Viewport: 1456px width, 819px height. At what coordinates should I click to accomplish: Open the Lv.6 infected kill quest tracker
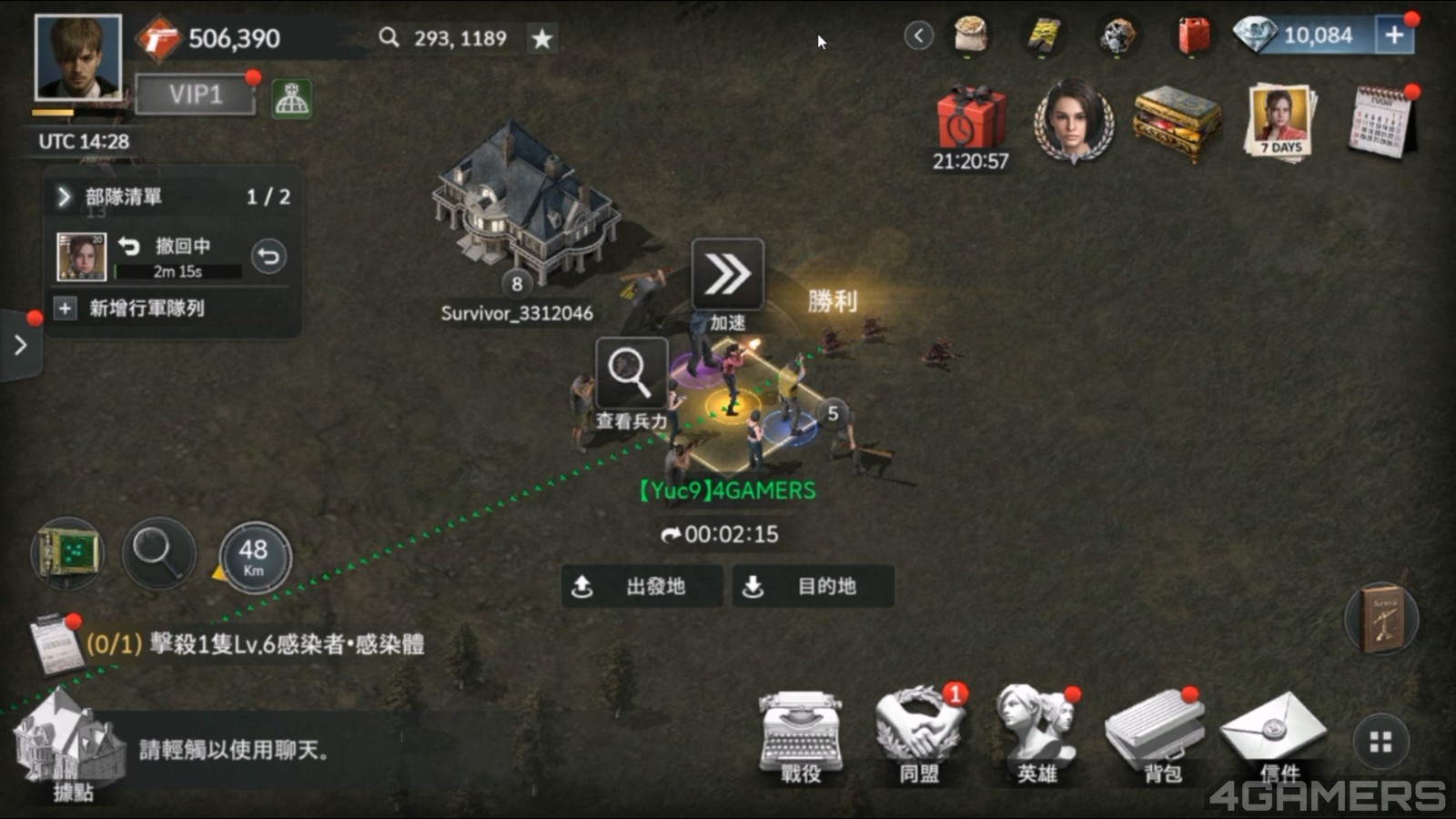click(x=255, y=644)
